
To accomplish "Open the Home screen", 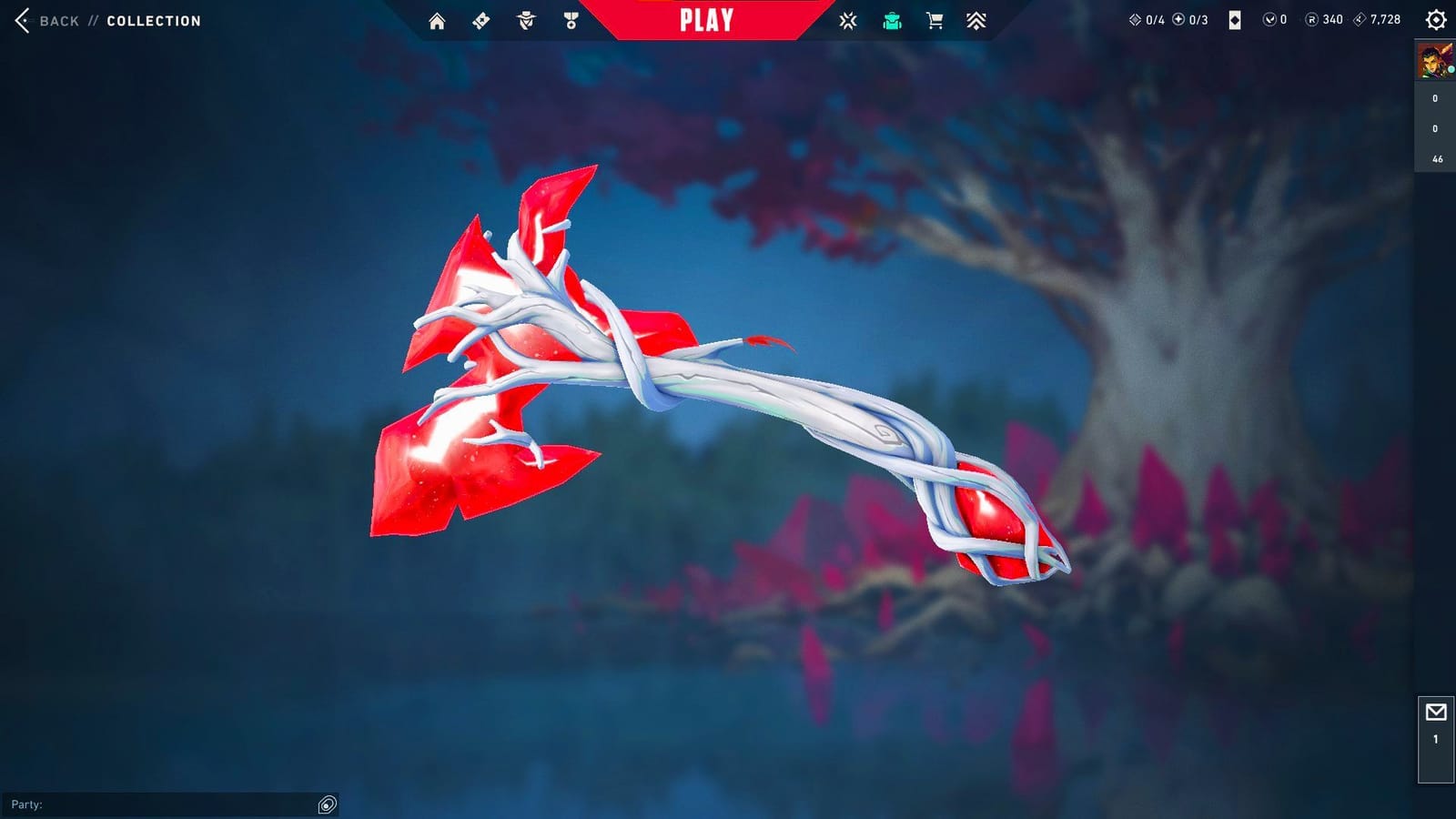I will (438, 19).
